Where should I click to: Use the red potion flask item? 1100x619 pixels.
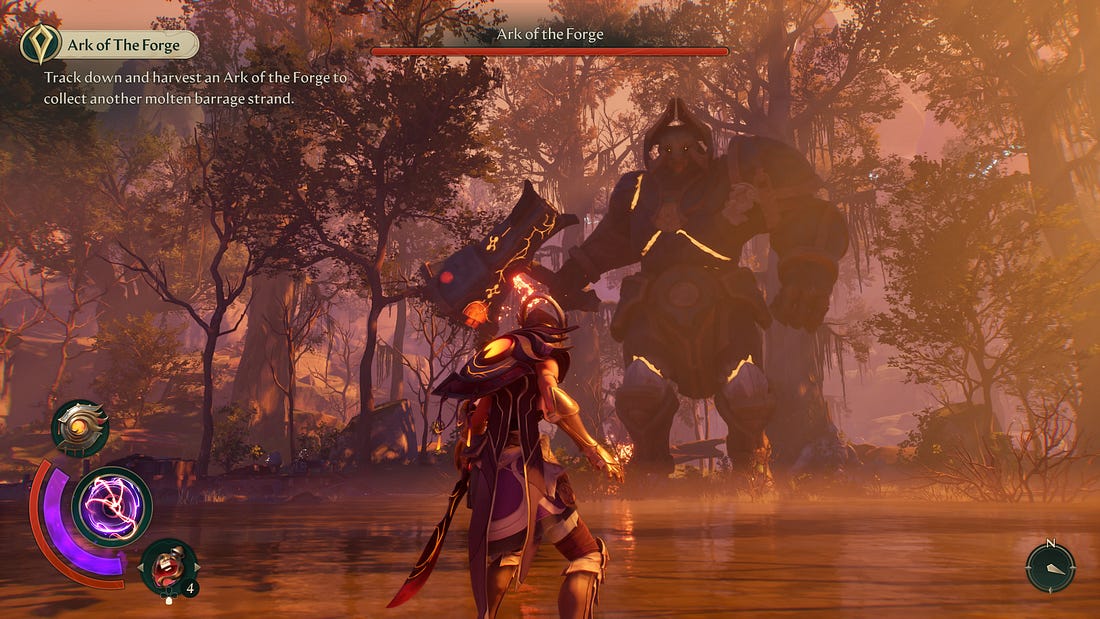pyautogui.click(x=169, y=568)
